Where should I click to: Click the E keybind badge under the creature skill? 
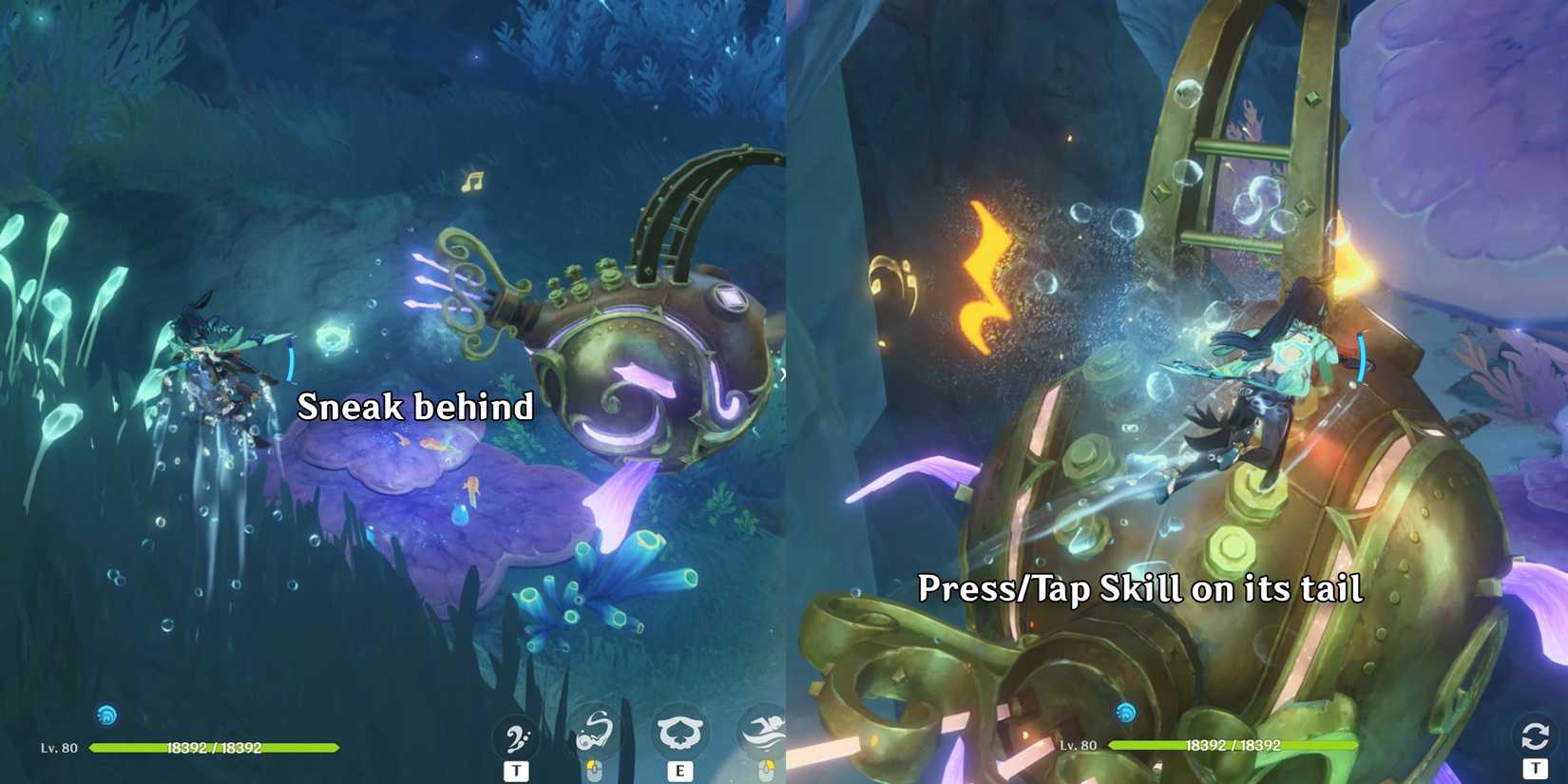(x=680, y=773)
